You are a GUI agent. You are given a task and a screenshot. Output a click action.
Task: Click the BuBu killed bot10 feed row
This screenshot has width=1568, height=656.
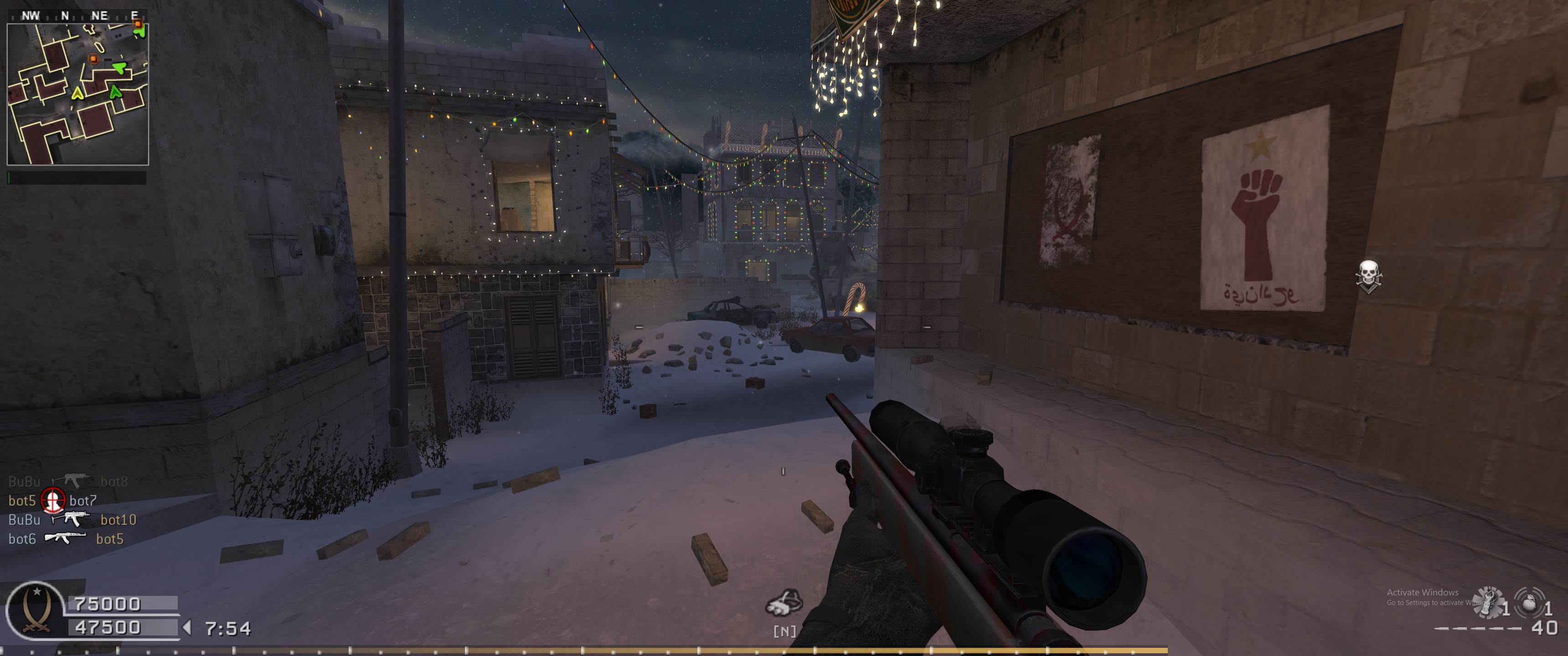coord(72,520)
